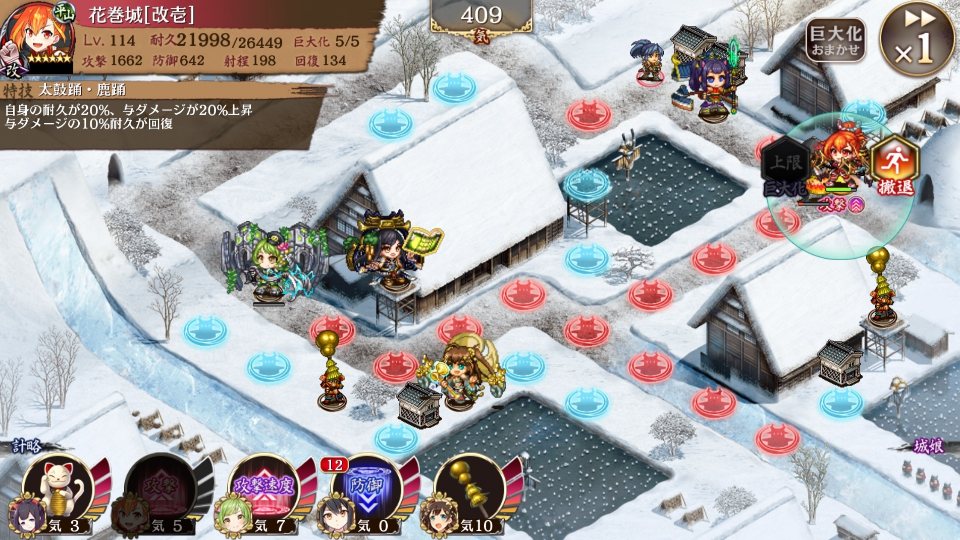Open the 花巻城 character portrait
This screenshot has width=960, height=540.
pyautogui.click(x=37, y=38)
